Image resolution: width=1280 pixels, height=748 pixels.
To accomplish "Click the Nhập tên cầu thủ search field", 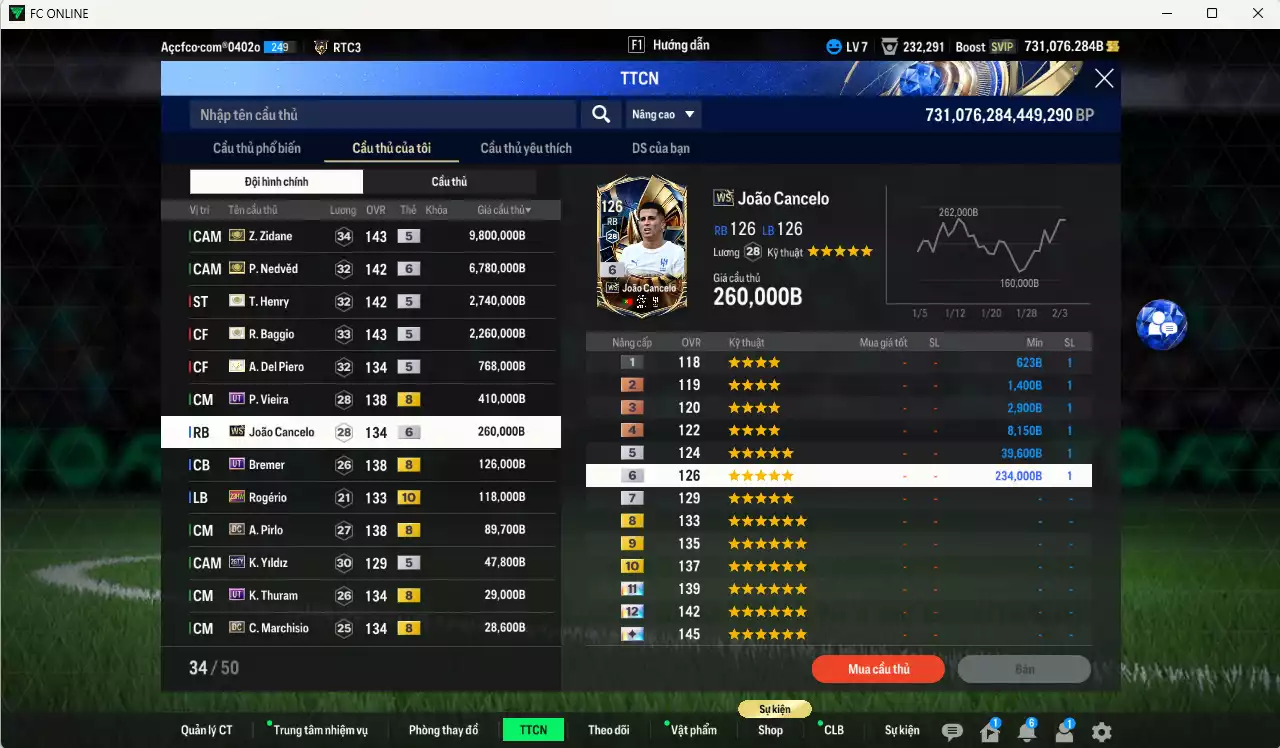I will click(x=380, y=114).
